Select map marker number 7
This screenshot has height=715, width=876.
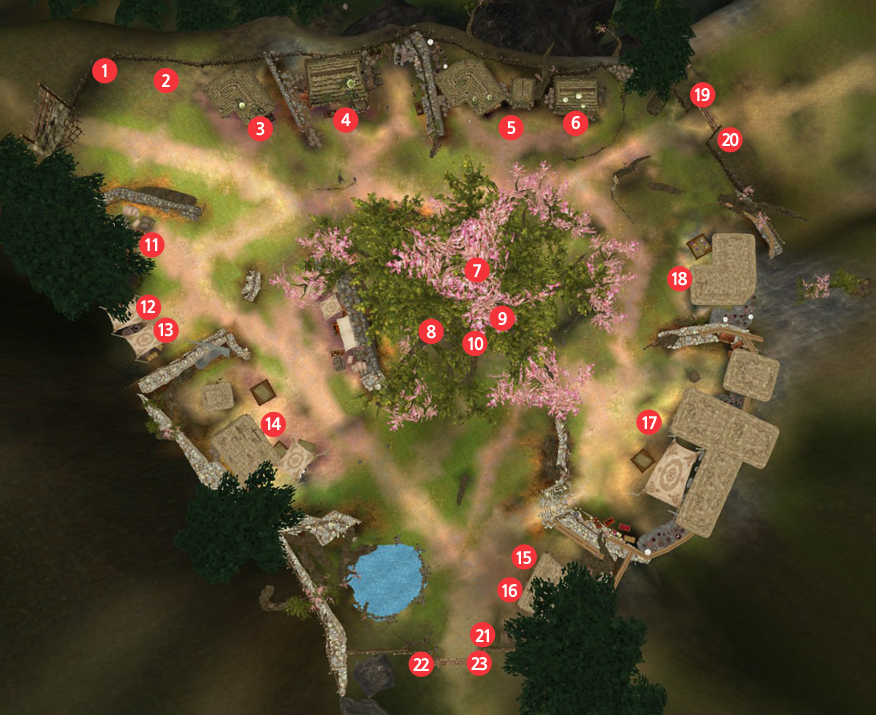(x=476, y=270)
